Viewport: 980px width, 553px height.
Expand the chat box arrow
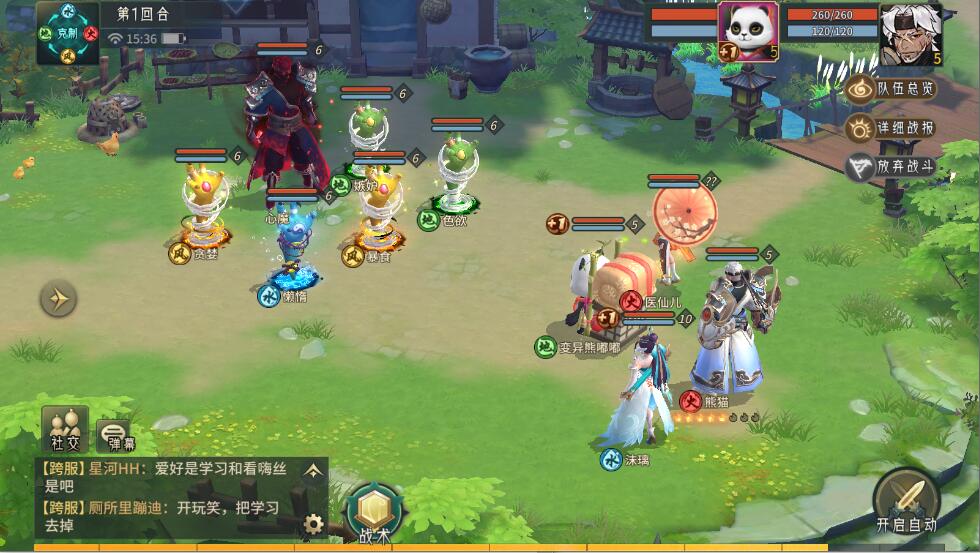coord(314,470)
